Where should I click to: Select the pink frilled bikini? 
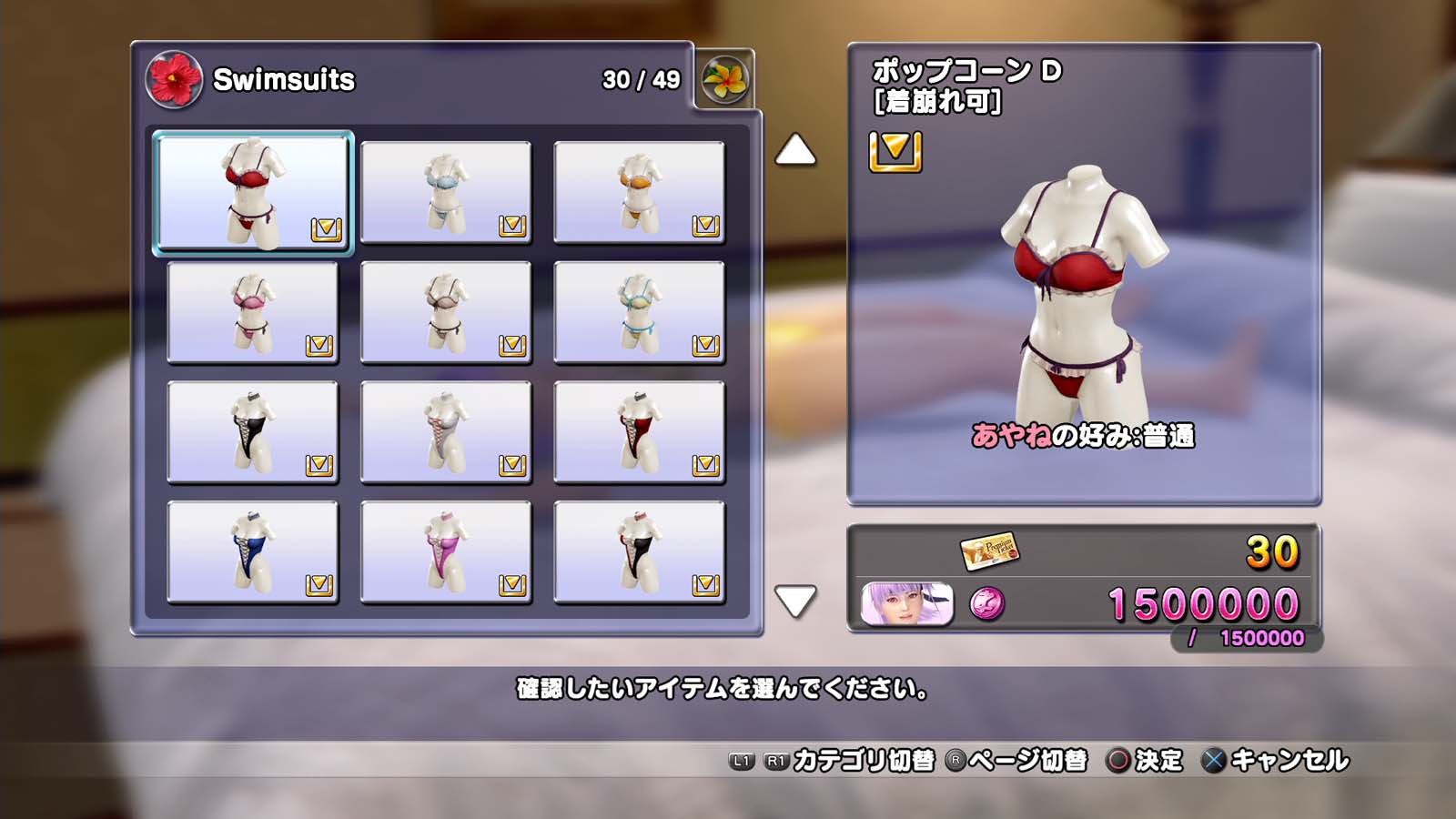pos(252,312)
